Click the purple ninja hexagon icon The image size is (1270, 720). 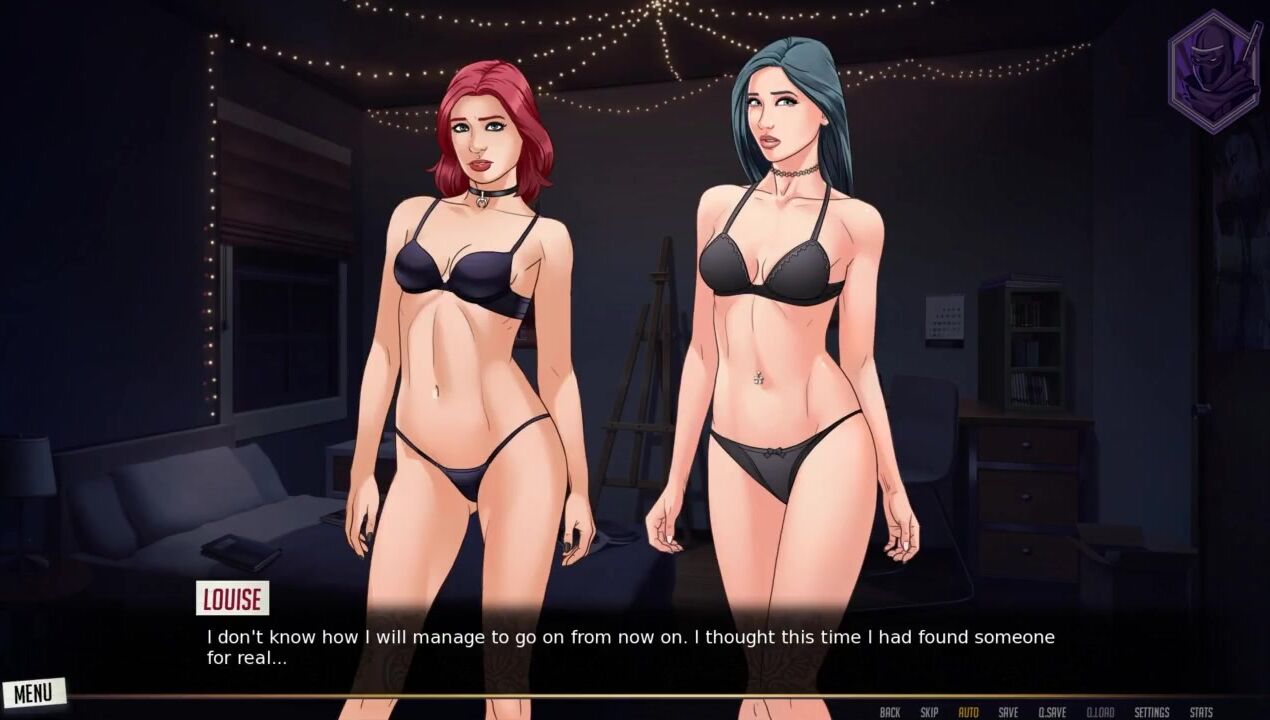(1214, 72)
